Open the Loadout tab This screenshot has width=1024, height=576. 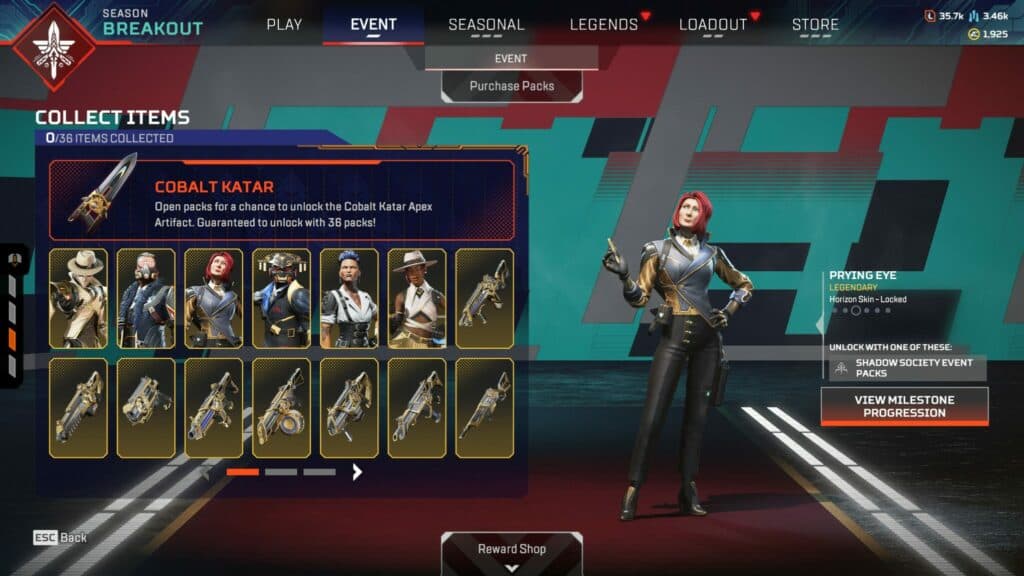[x=712, y=24]
